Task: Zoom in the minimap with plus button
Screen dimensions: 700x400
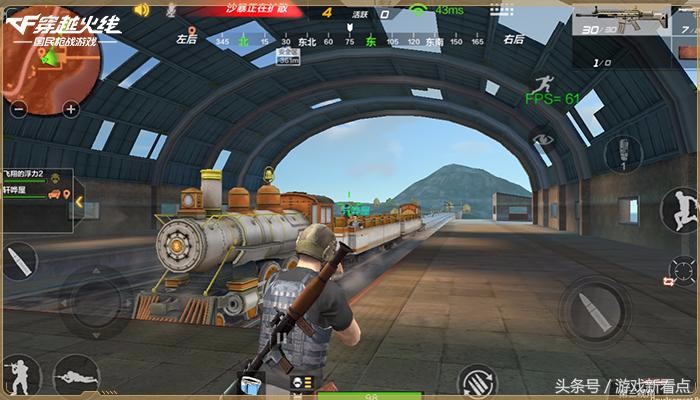Action: click(x=70, y=109)
